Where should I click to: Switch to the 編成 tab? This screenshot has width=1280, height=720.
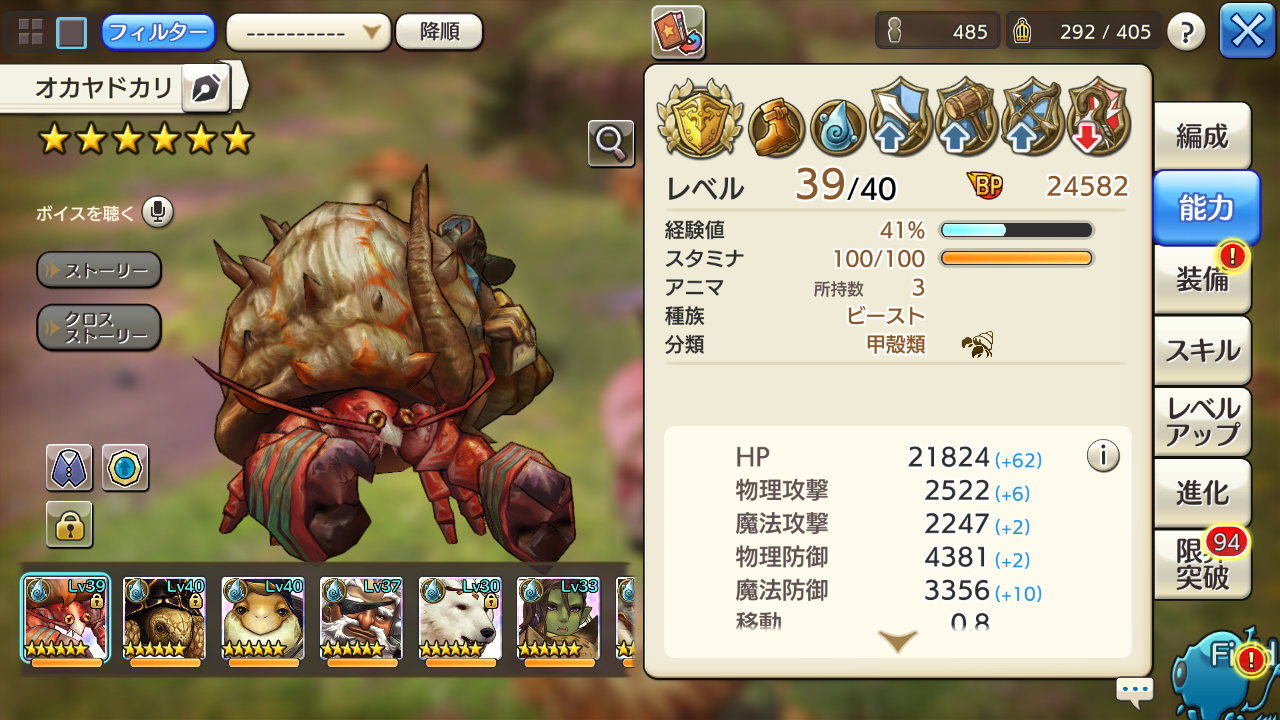(x=1202, y=136)
